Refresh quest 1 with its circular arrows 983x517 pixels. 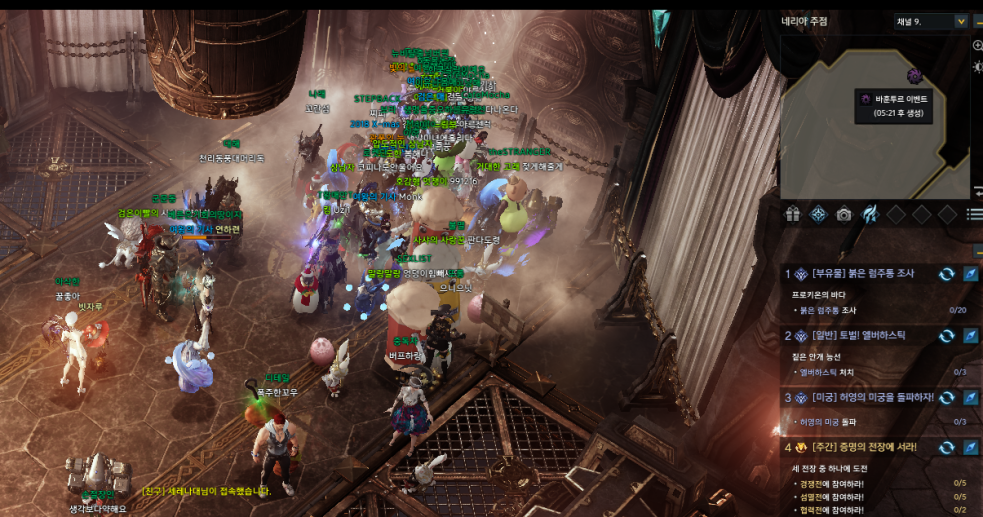pyautogui.click(x=946, y=274)
